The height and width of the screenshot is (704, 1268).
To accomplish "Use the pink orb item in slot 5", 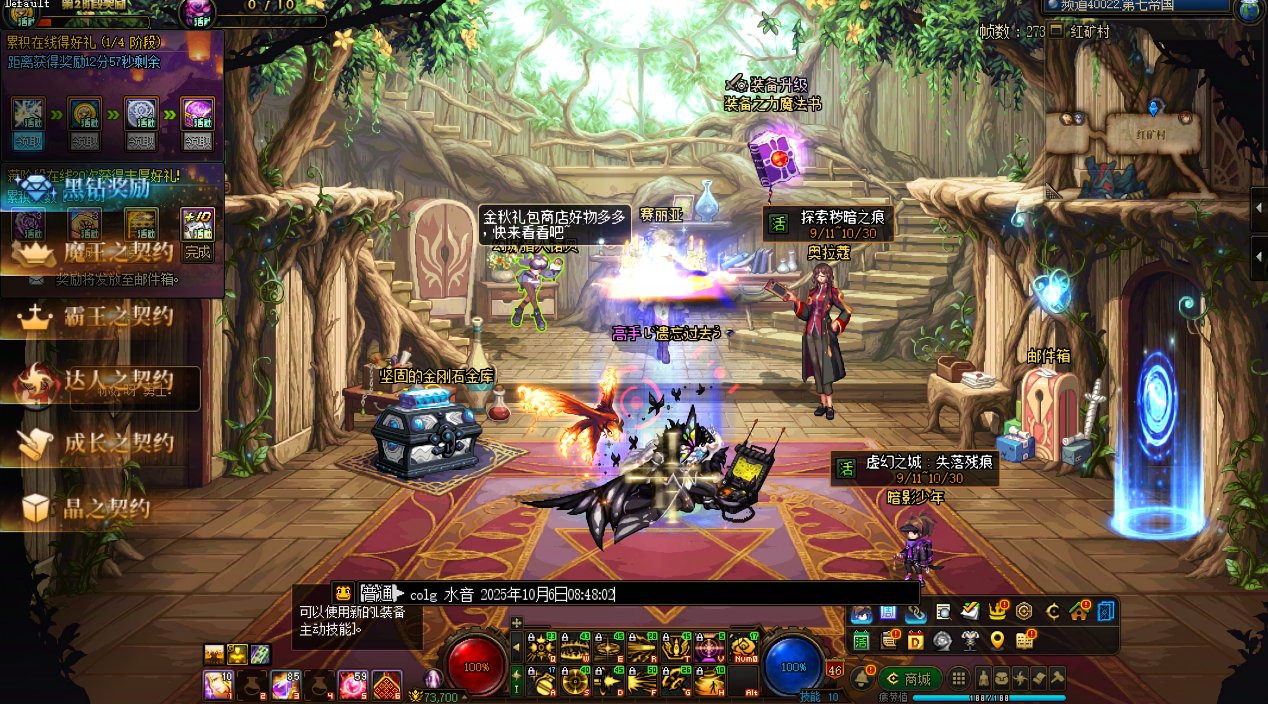I will tap(352, 685).
